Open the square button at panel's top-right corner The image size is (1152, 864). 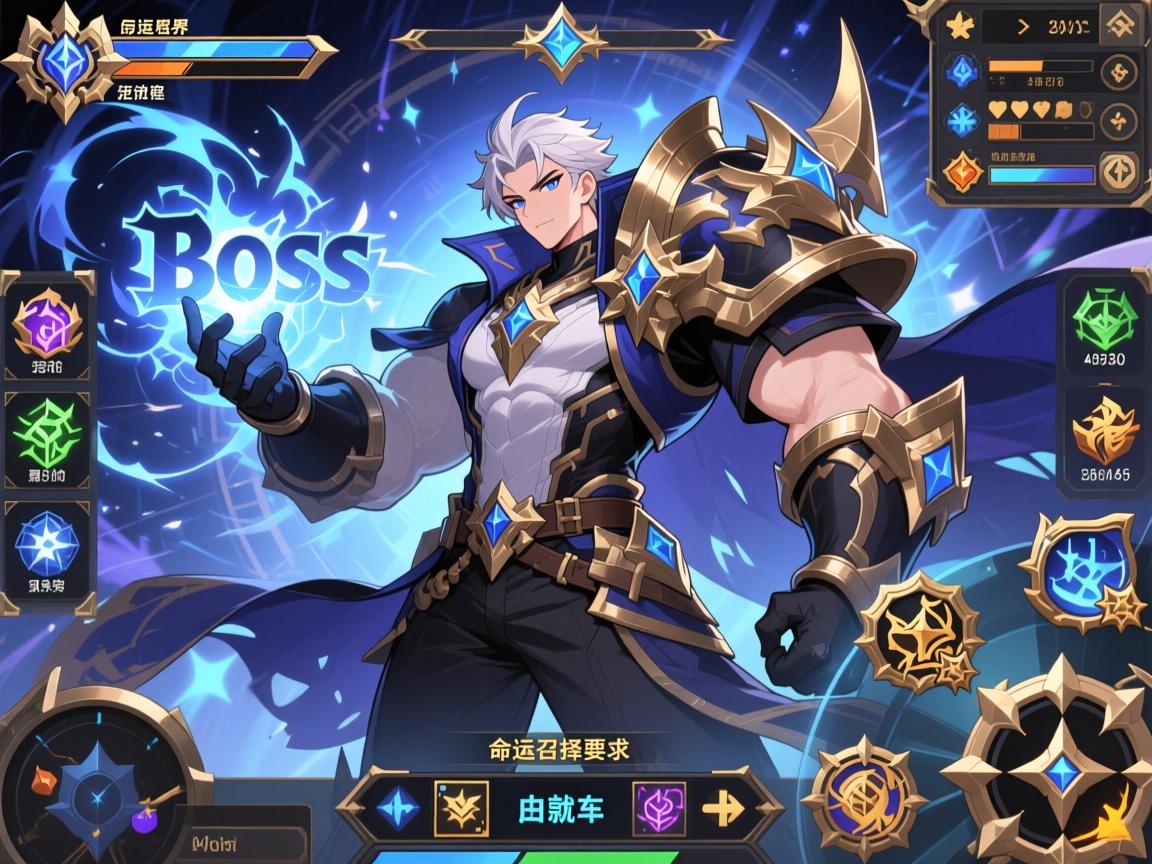[x=1120, y=26]
